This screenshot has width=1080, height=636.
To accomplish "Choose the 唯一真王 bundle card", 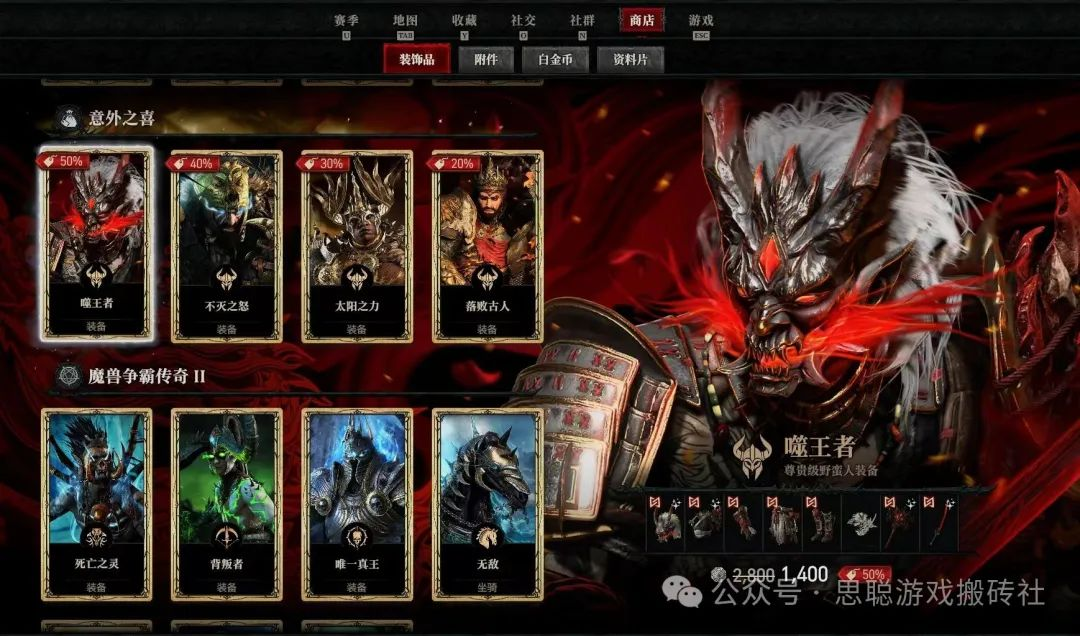I will tap(356, 503).
